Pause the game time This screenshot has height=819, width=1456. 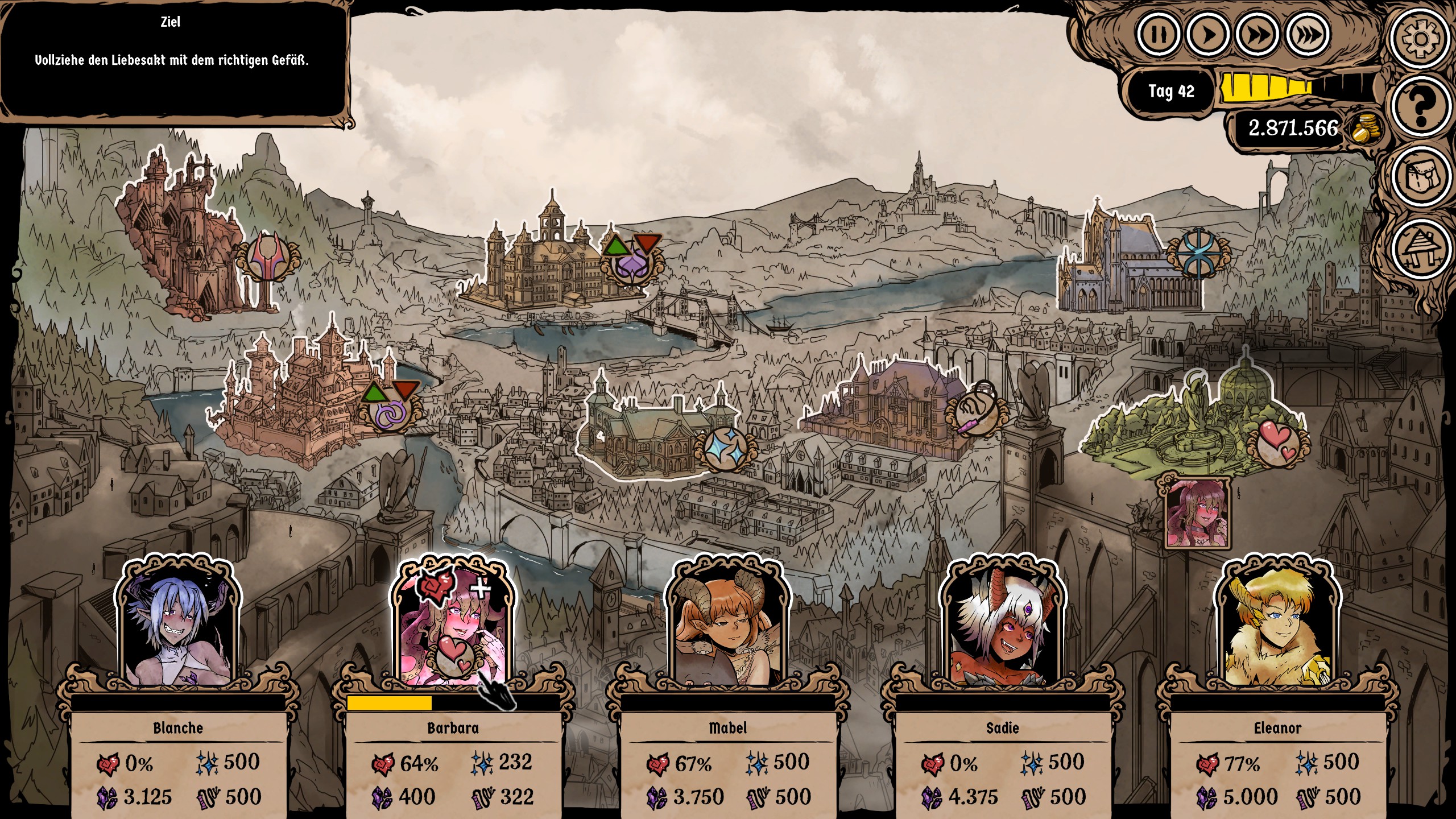point(1159,34)
